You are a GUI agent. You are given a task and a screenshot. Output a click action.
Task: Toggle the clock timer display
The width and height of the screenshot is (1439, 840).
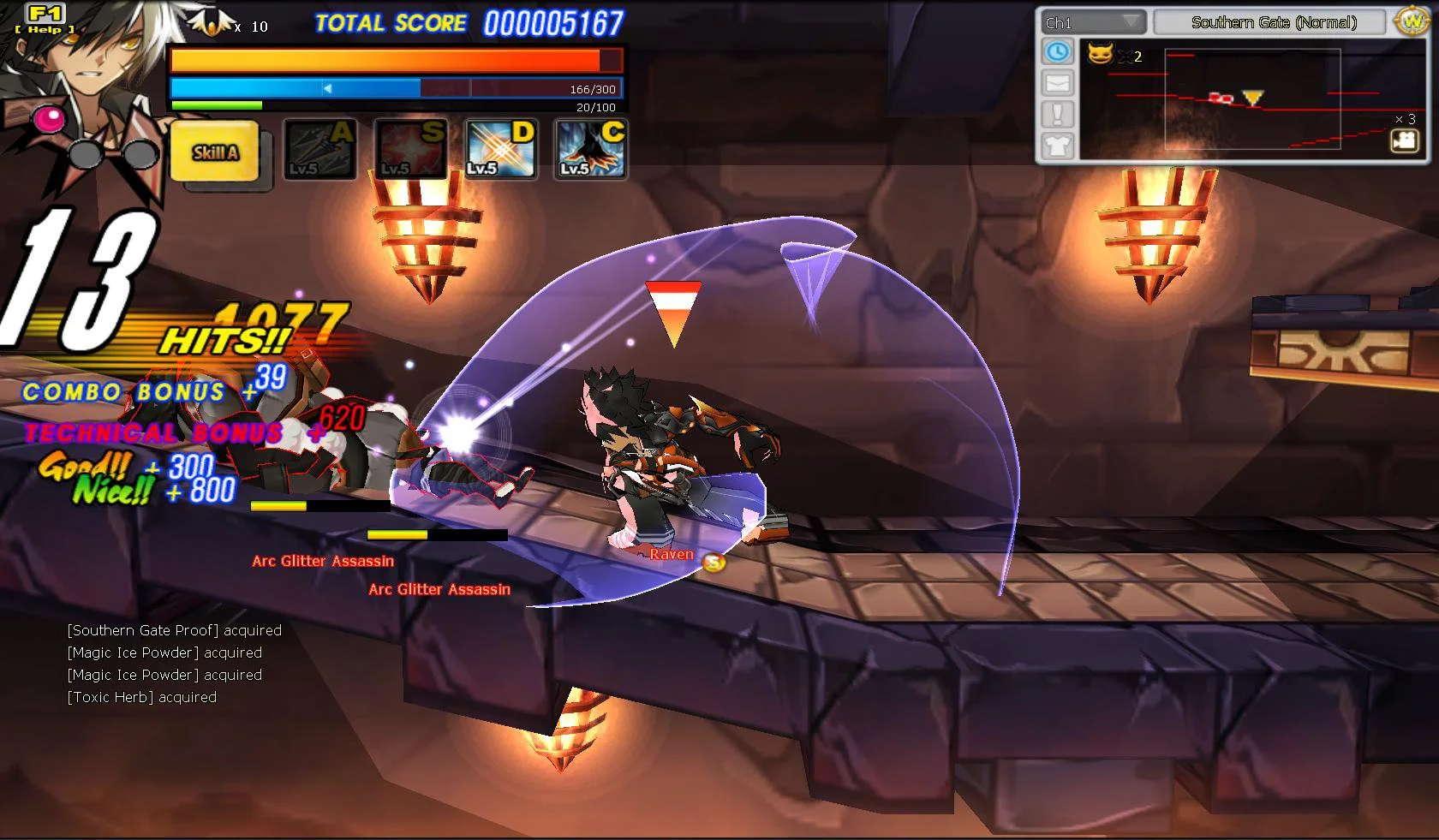(x=1059, y=52)
